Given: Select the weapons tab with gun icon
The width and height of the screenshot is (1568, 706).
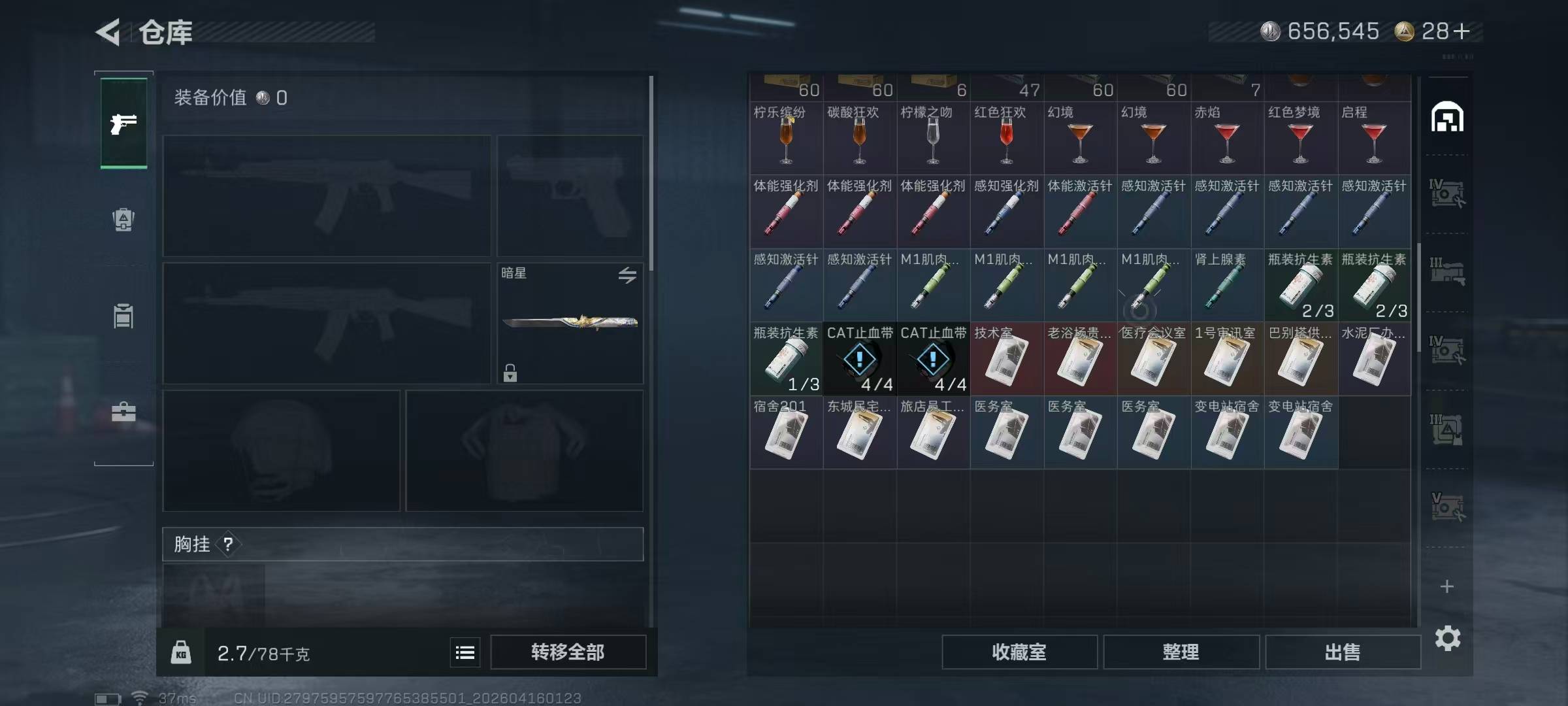Looking at the screenshot, I should (123, 124).
